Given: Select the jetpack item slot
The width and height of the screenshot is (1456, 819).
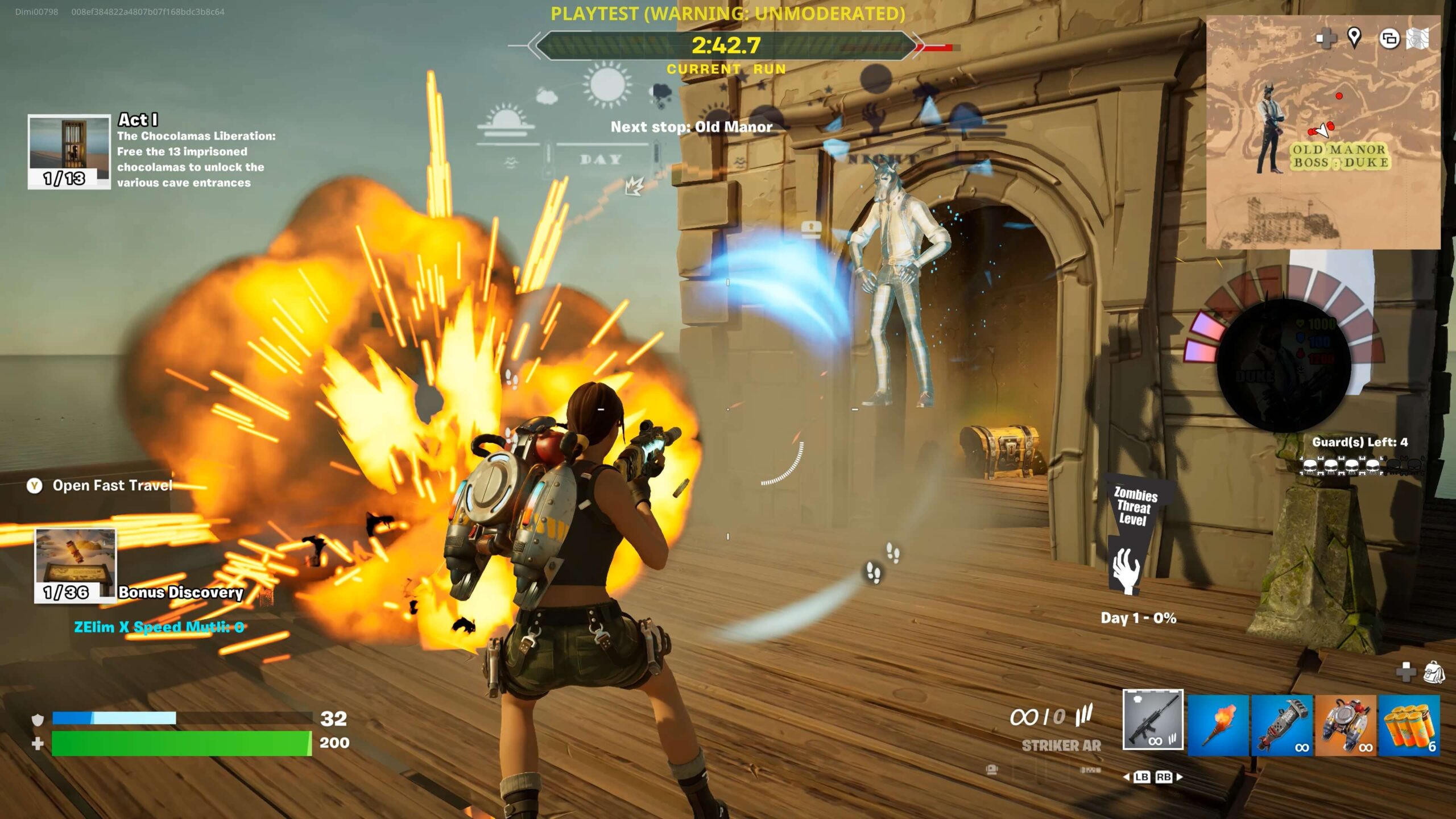Looking at the screenshot, I should point(1346,725).
